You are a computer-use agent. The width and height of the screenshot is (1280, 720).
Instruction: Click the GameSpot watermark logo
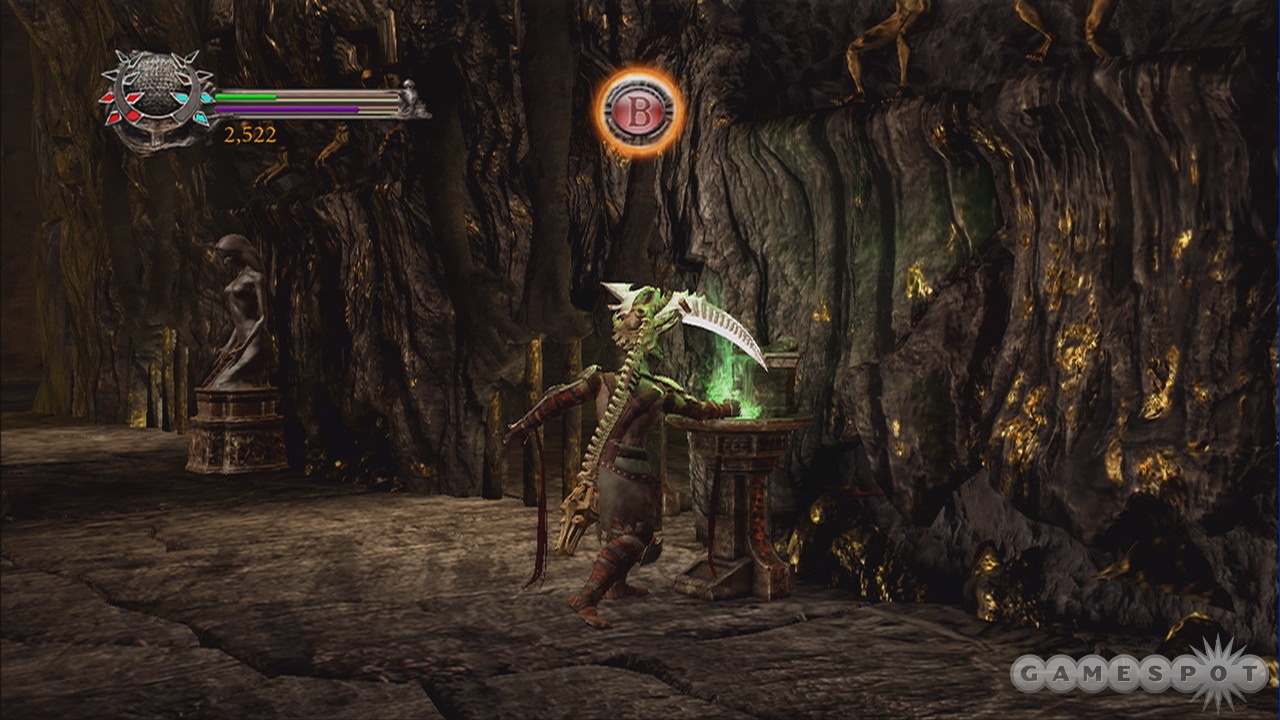pyautogui.click(x=1140, y=673)
